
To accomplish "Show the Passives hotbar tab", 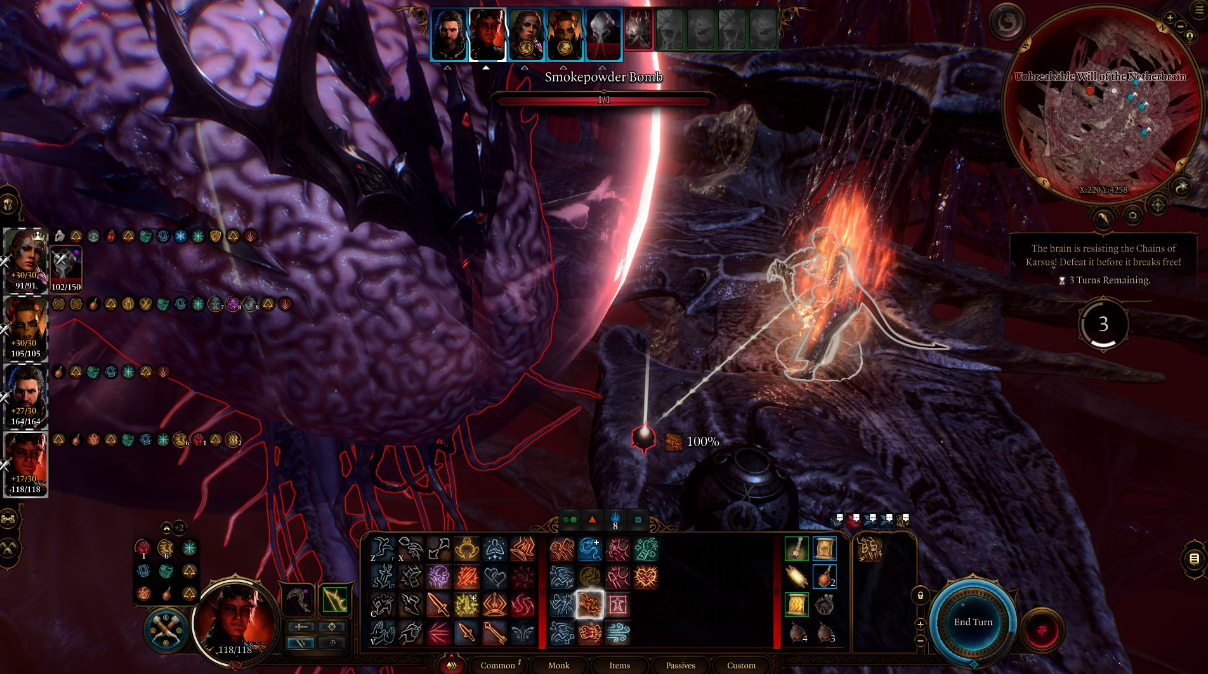I will tap(681, 665).
